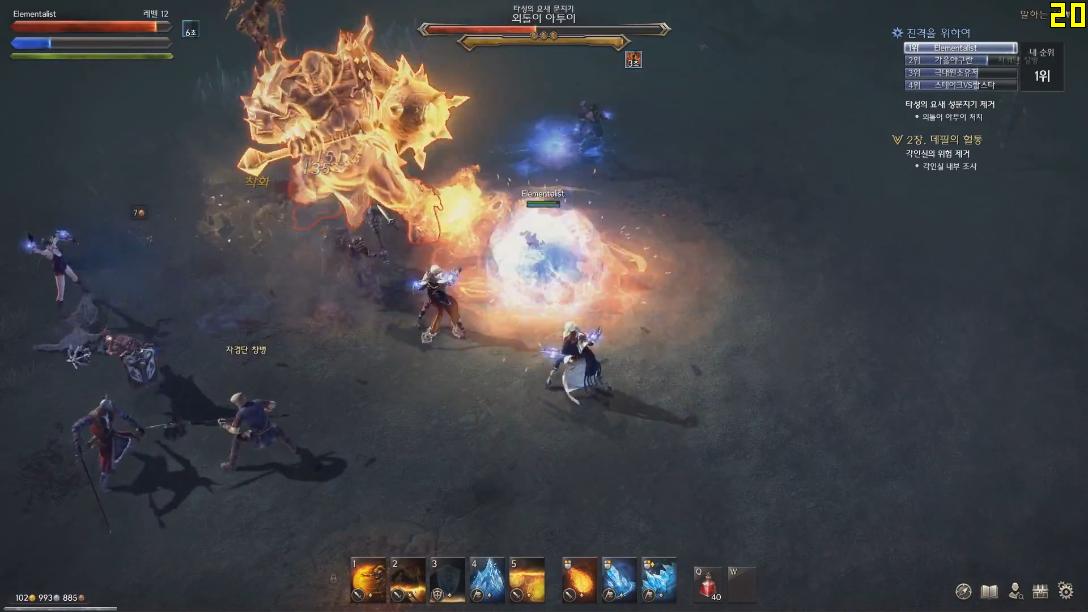Screen dimensions: 1088x612
Task: Activate the fire wave skill in slot 5
Action: (527, 580)
